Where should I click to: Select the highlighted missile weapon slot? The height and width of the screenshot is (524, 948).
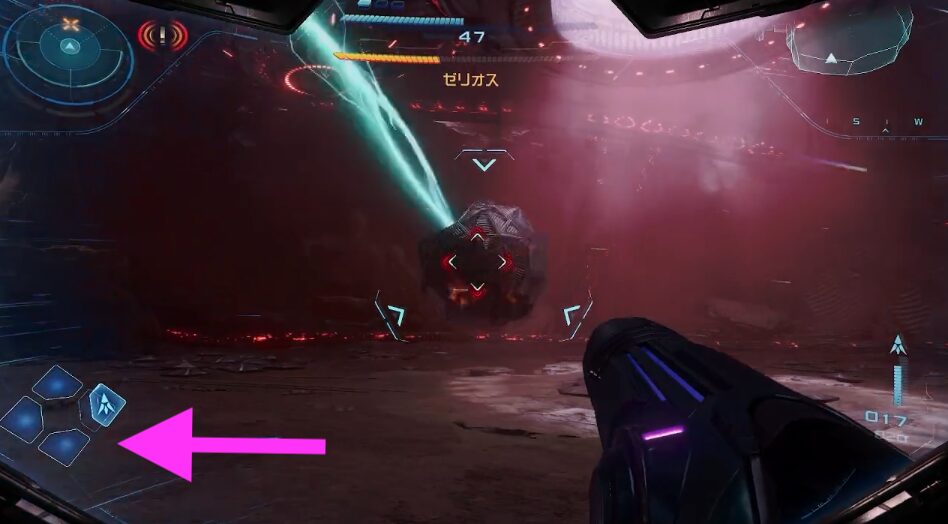point(107,404)
